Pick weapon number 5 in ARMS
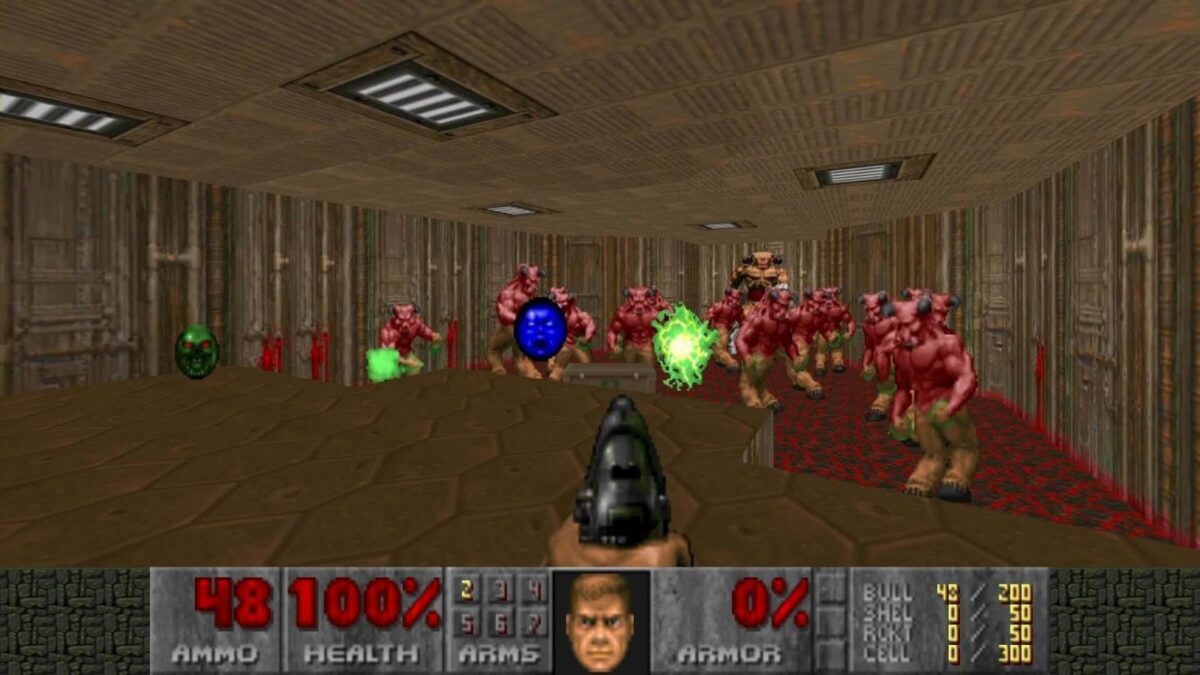 467,624
